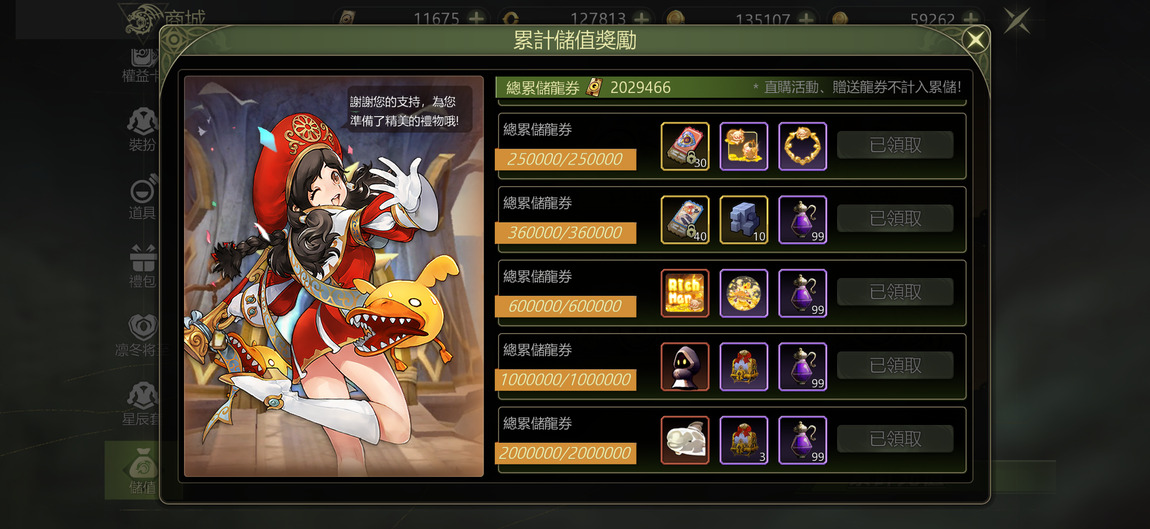Click the 已領取 button for the 360000 tier
1150x529 pixels.
(x=895, y=219)
